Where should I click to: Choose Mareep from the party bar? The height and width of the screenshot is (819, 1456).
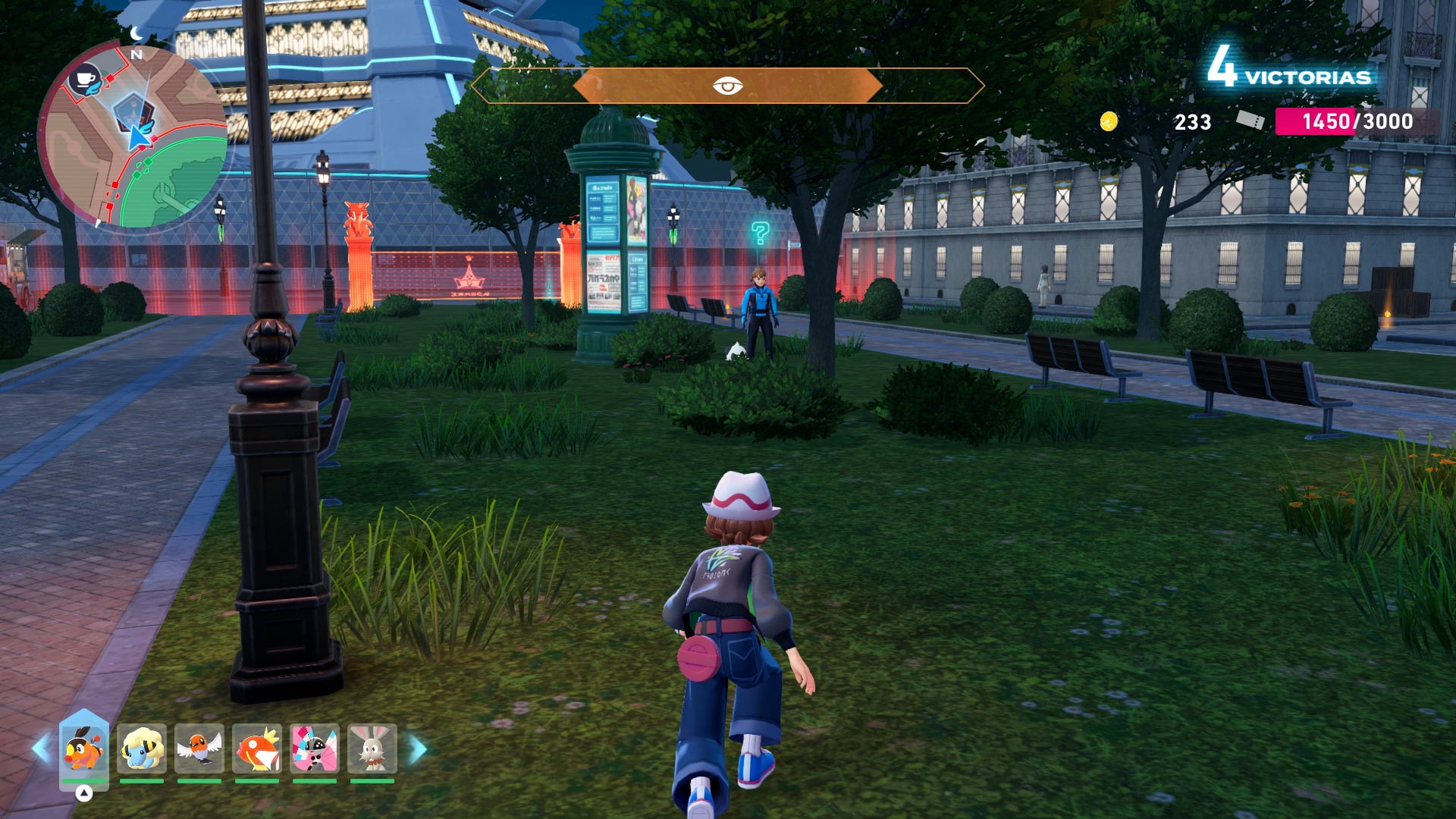142,748
